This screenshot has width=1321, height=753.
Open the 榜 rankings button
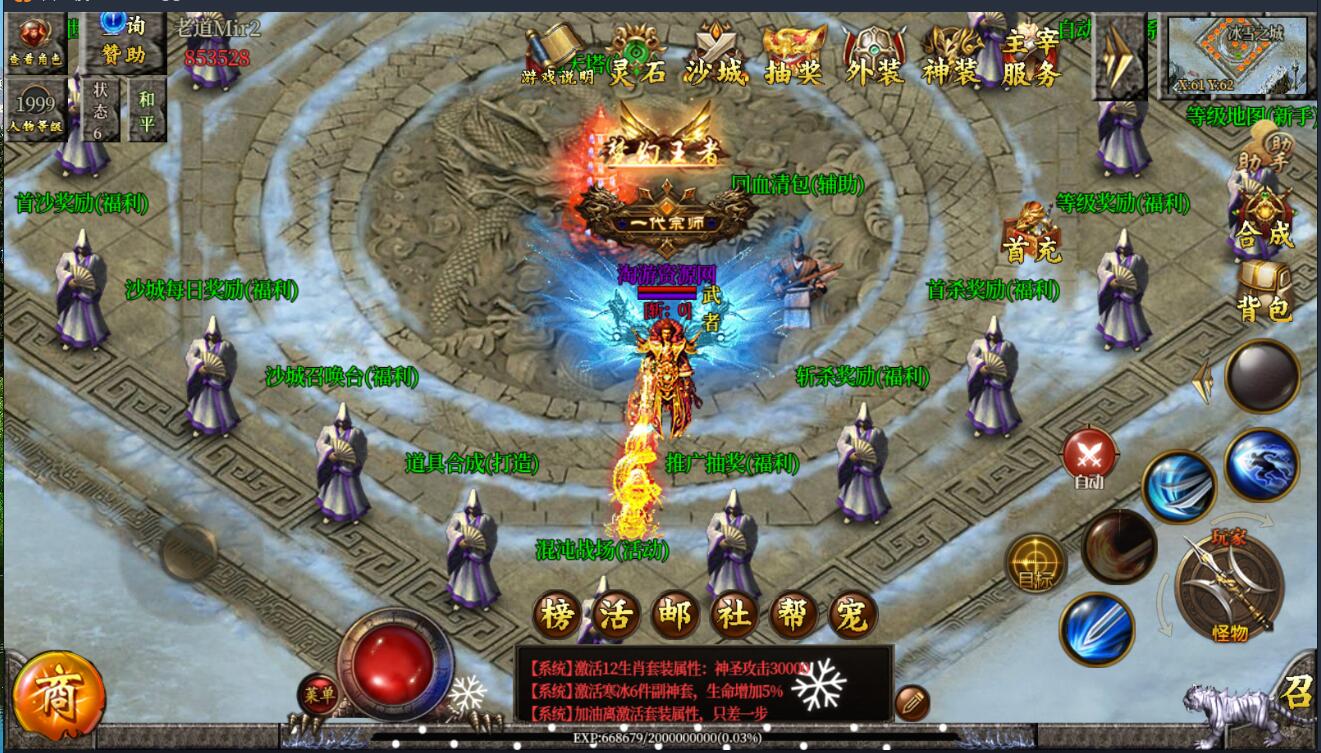(555, 614)
